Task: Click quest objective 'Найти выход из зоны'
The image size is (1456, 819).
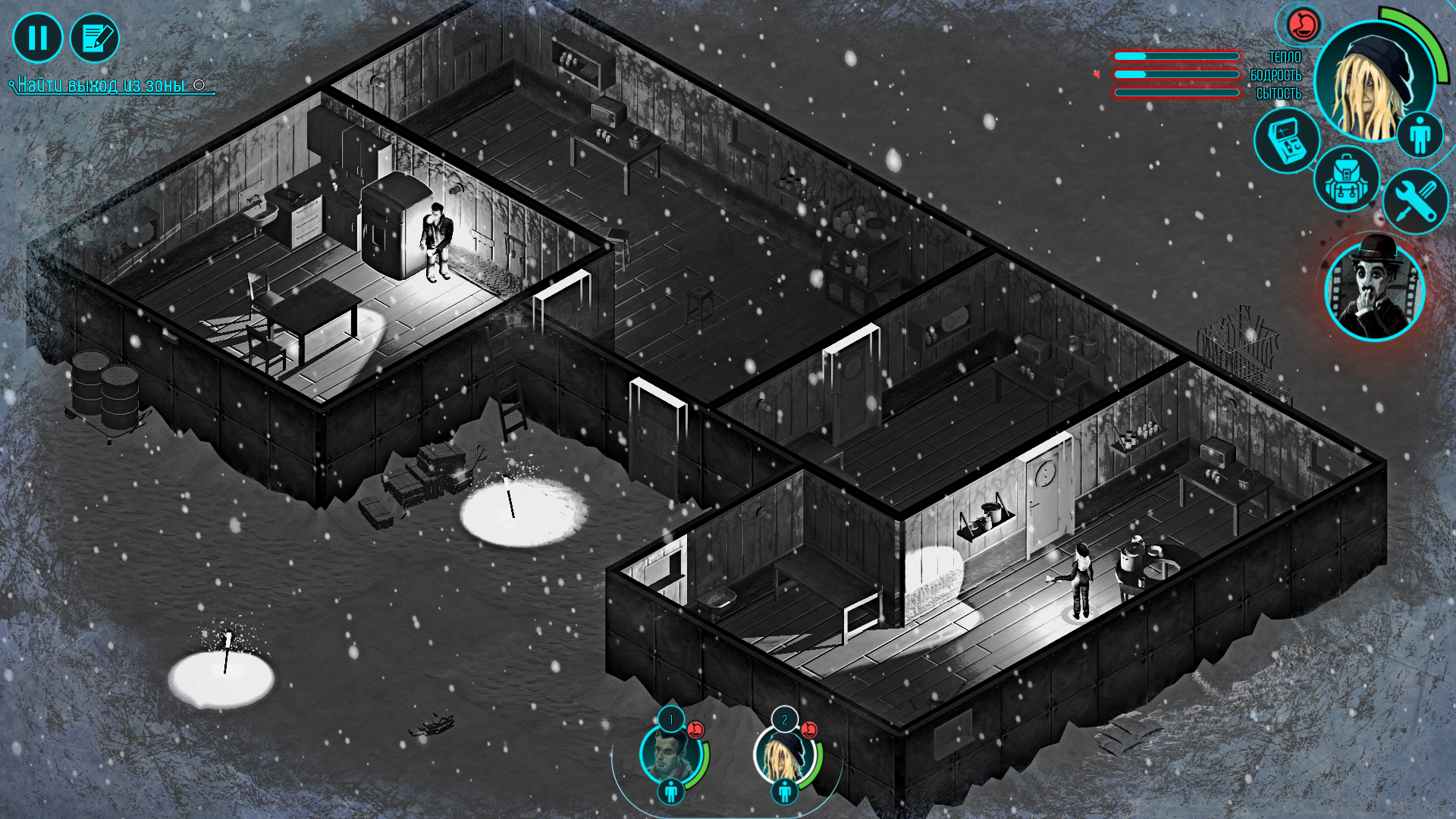Action: click(99, 86)
